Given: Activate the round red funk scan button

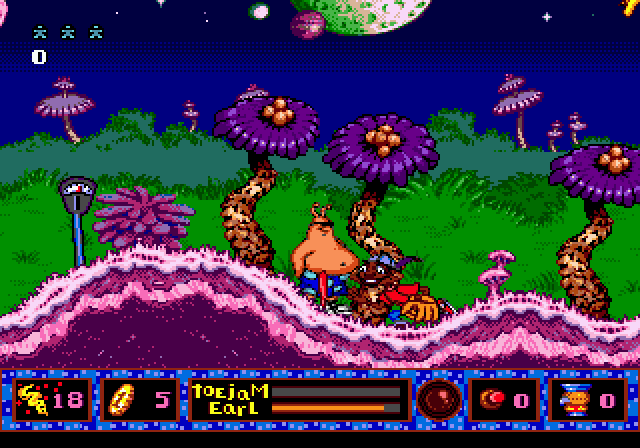Looking at the screenshot, I should tap(436, 397).
